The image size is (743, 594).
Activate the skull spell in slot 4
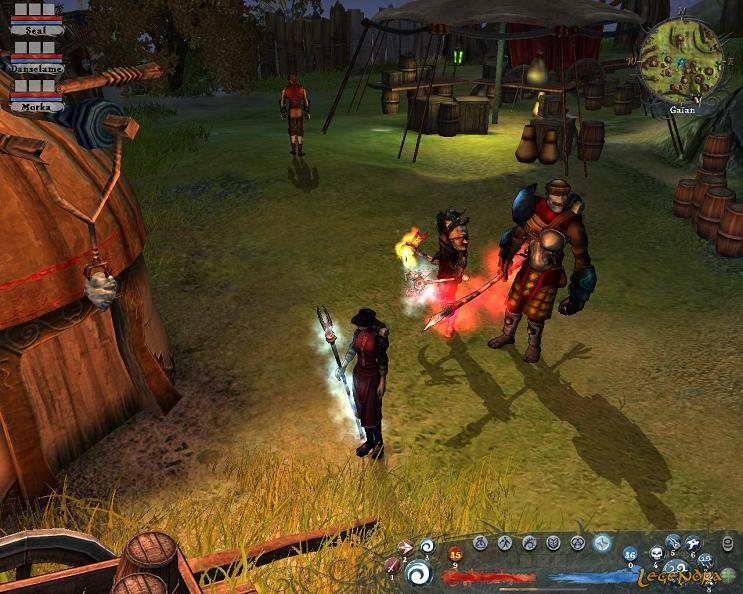point(656,552)
